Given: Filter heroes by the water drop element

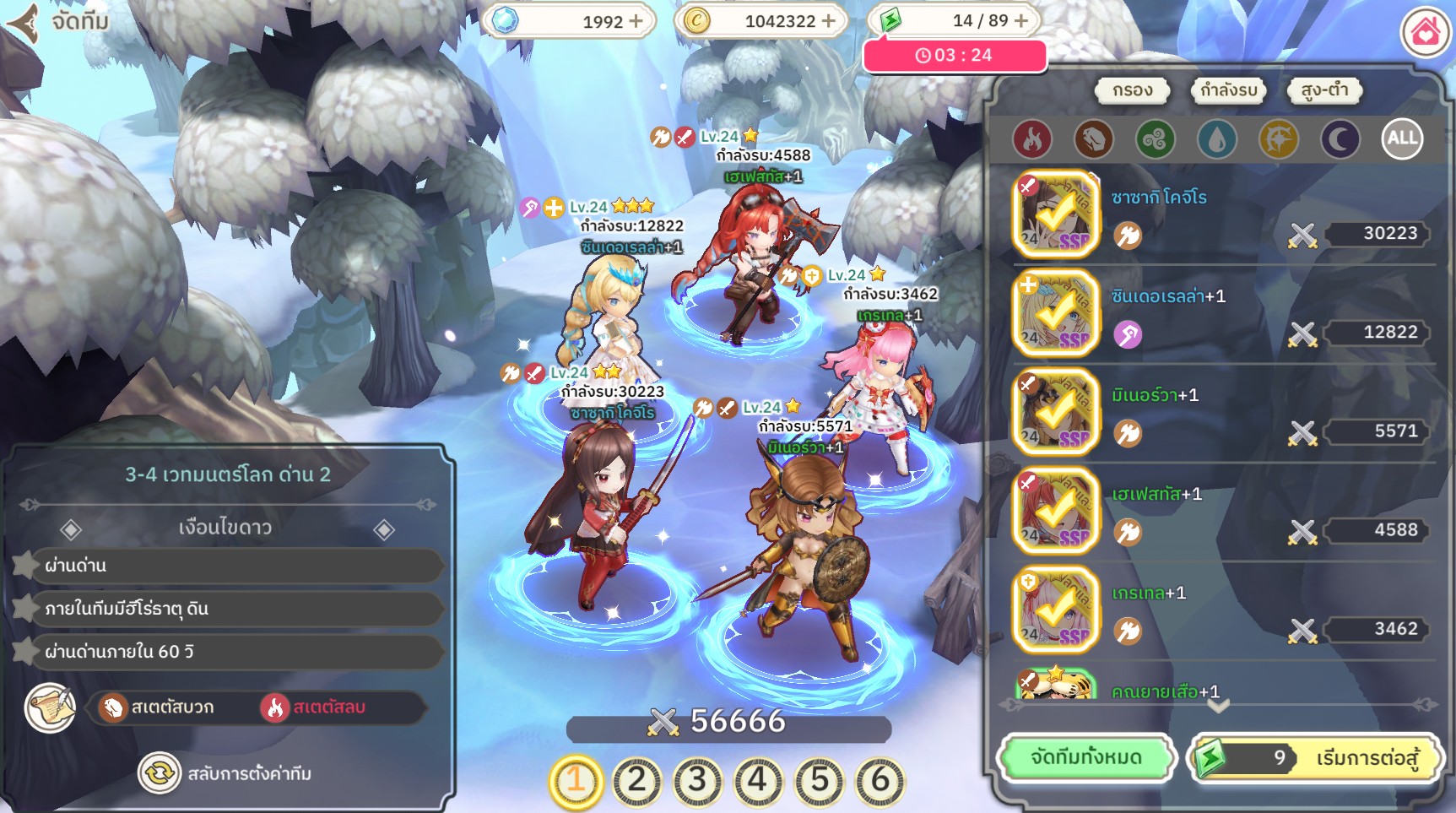Looking at the screenshot, I should (1216, 139).
